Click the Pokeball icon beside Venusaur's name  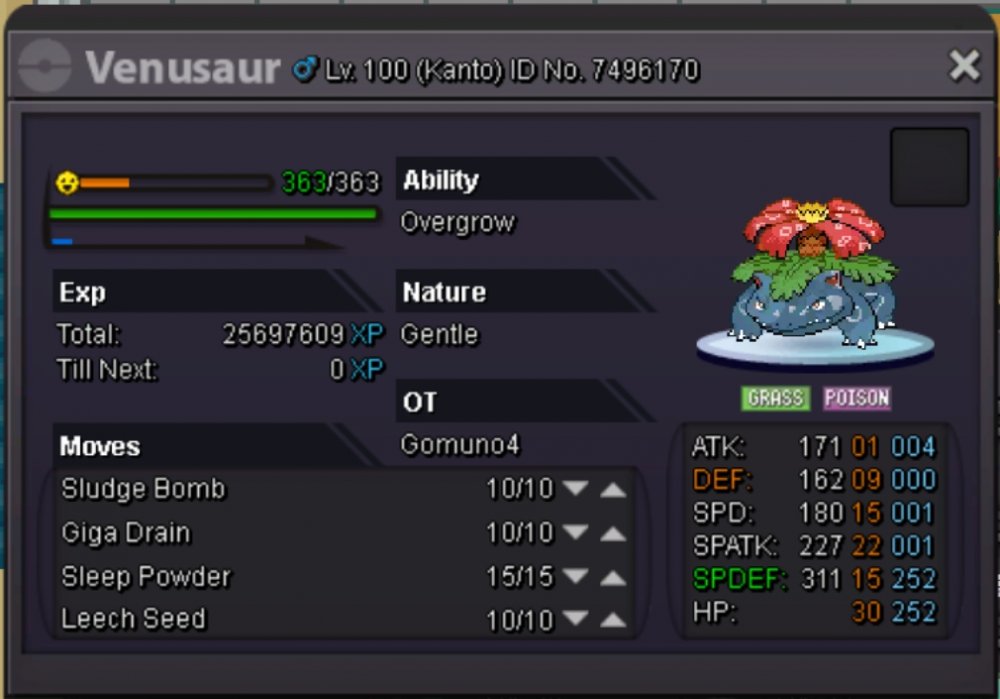pyautogui.click(x=45, y=67)
